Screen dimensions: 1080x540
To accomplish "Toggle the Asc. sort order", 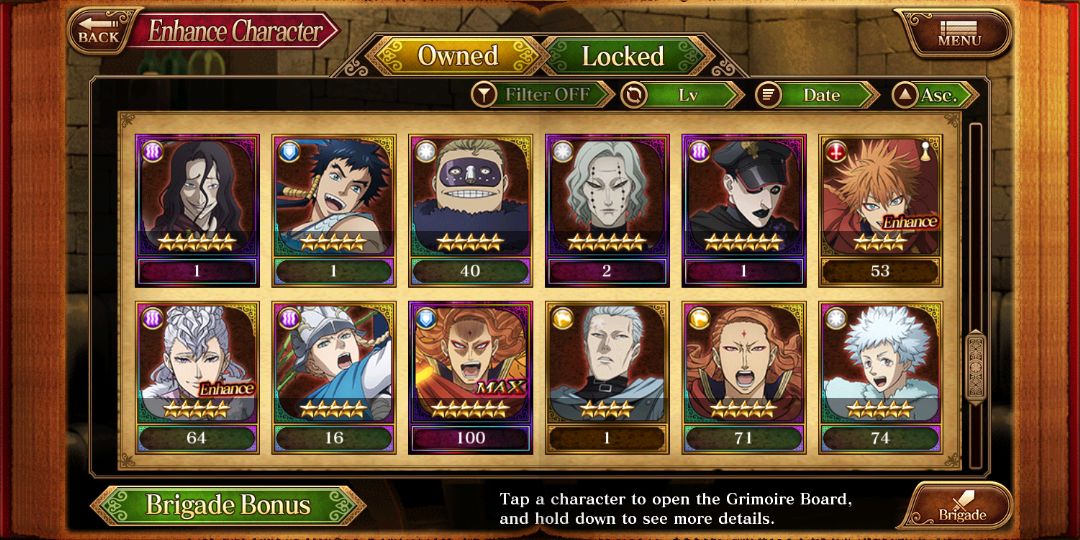I will (934, 95).
